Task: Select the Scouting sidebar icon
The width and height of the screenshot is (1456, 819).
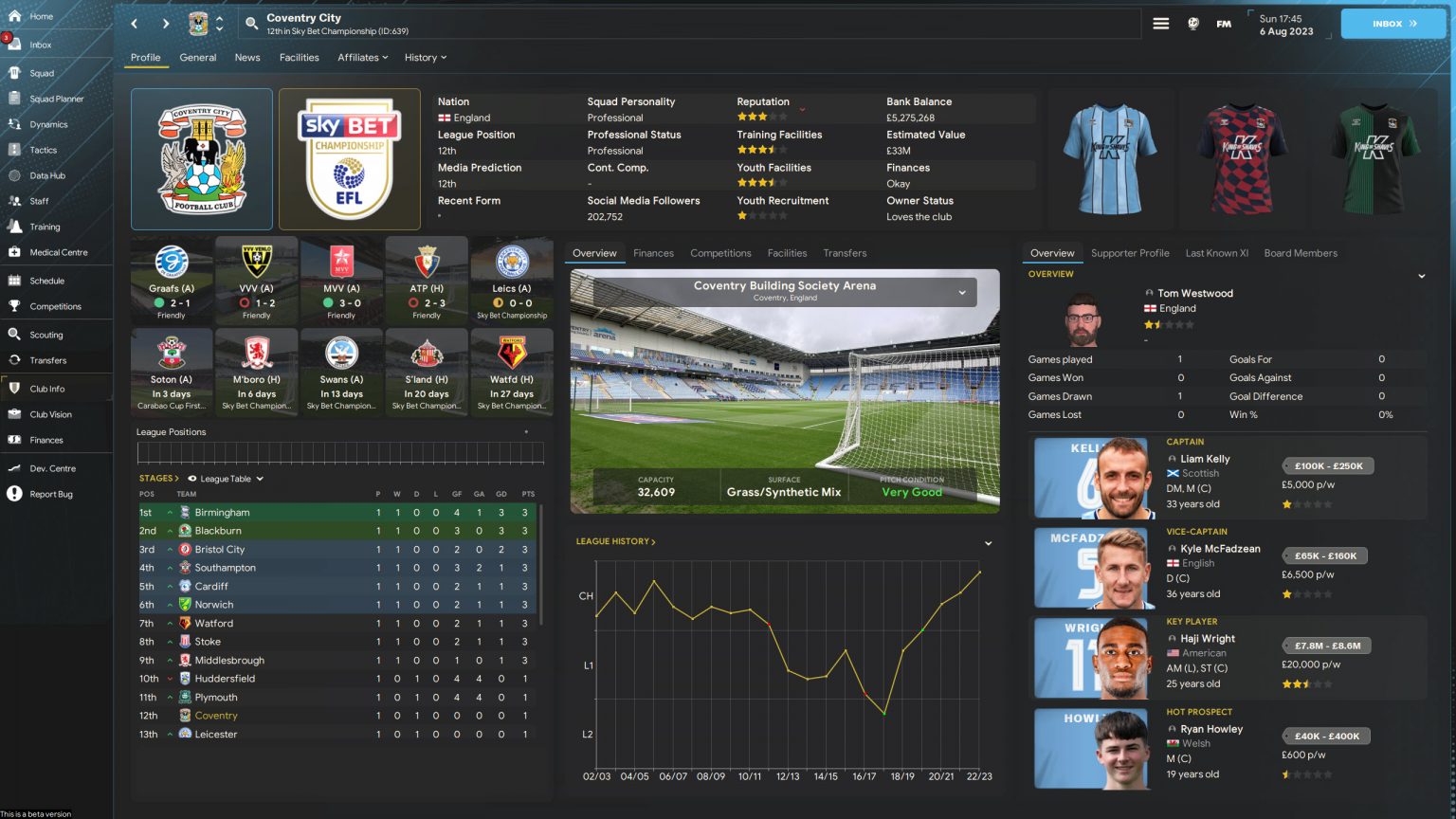Action: 43,335
